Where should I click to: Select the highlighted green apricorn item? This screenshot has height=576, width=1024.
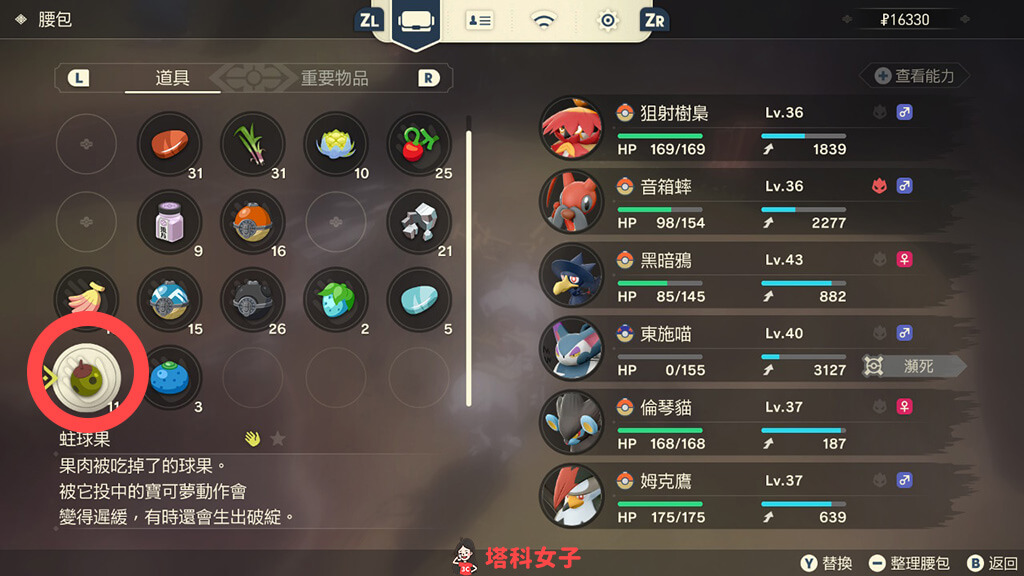point(85,375)
